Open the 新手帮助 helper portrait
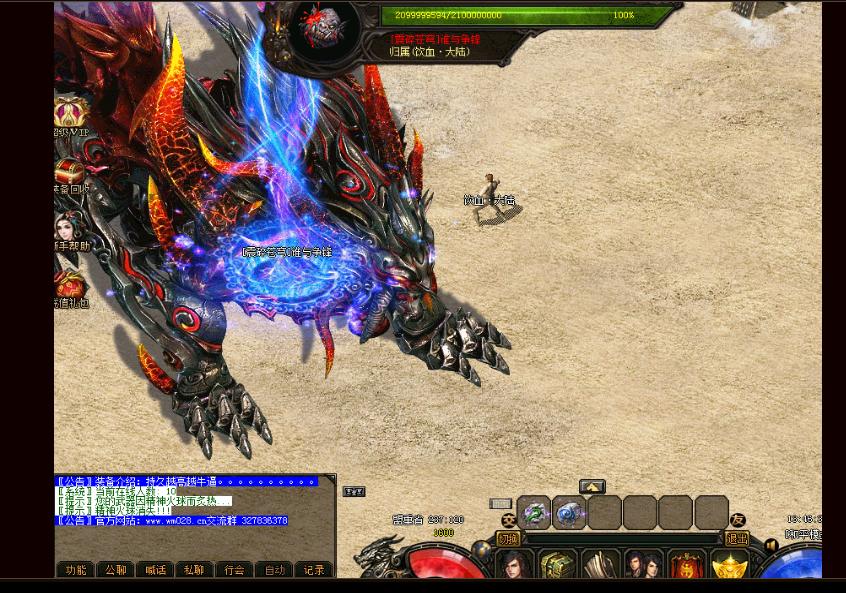 70,228
